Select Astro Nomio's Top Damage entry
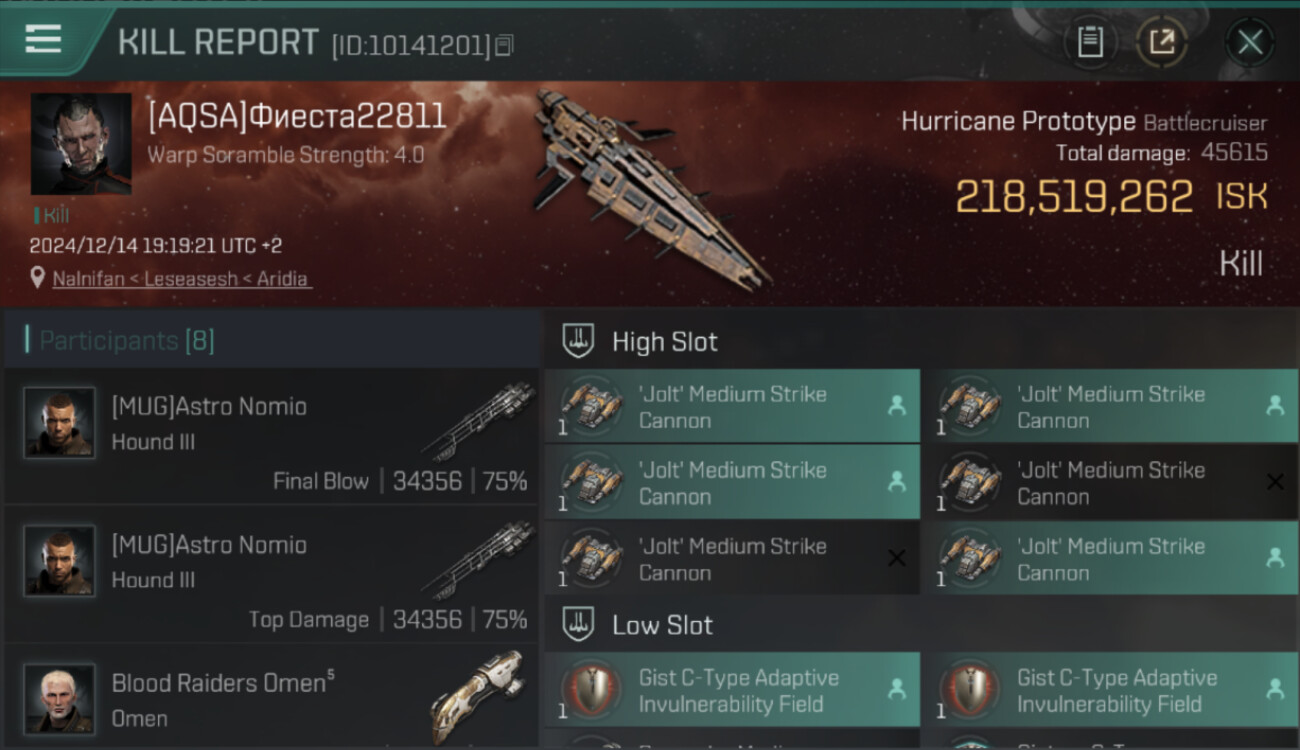The height and width of the screenshot is (750, 1300). (x=272, y=574)
